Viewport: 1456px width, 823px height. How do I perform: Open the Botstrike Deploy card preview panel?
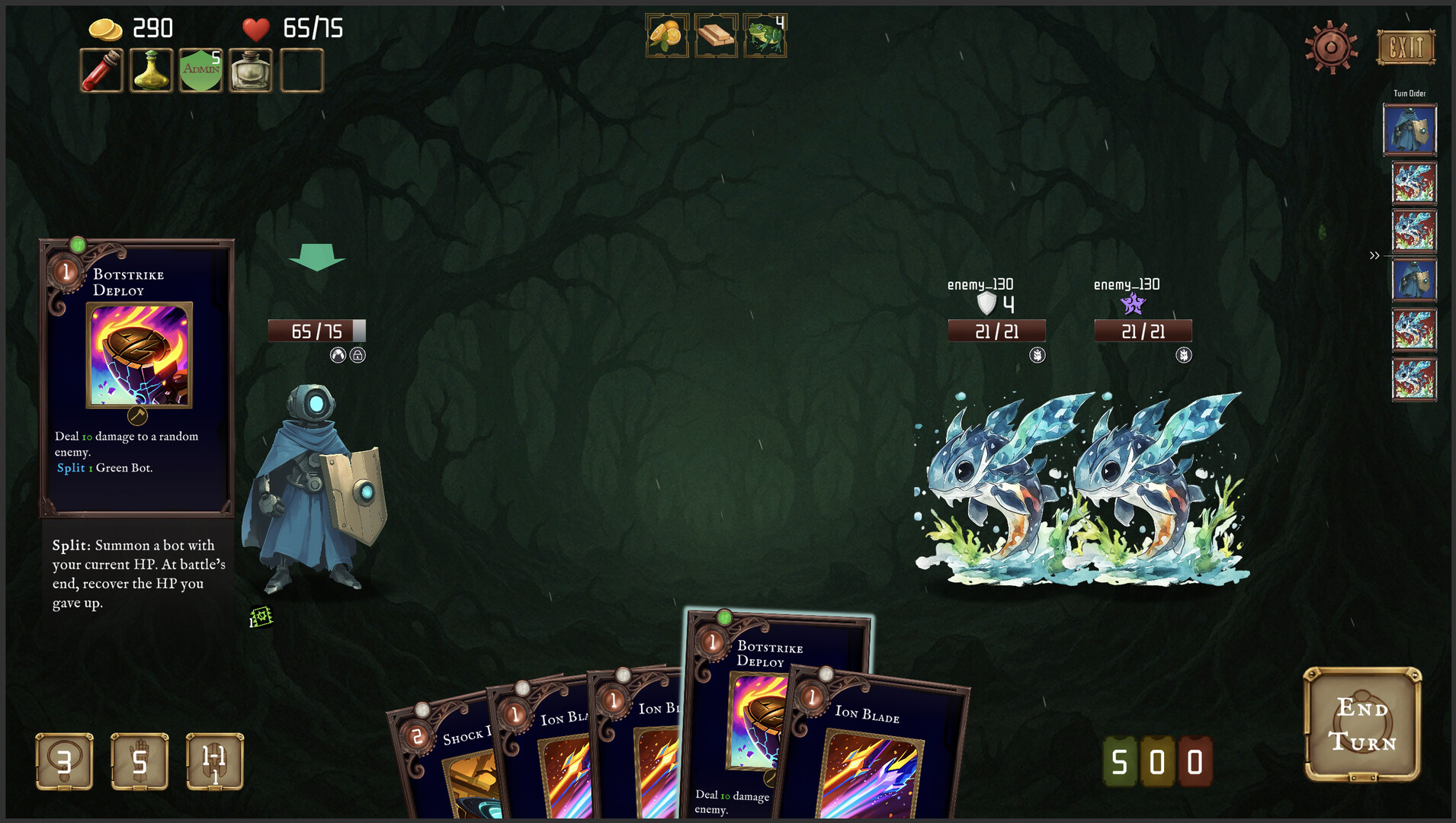click(x=137, y=377)
